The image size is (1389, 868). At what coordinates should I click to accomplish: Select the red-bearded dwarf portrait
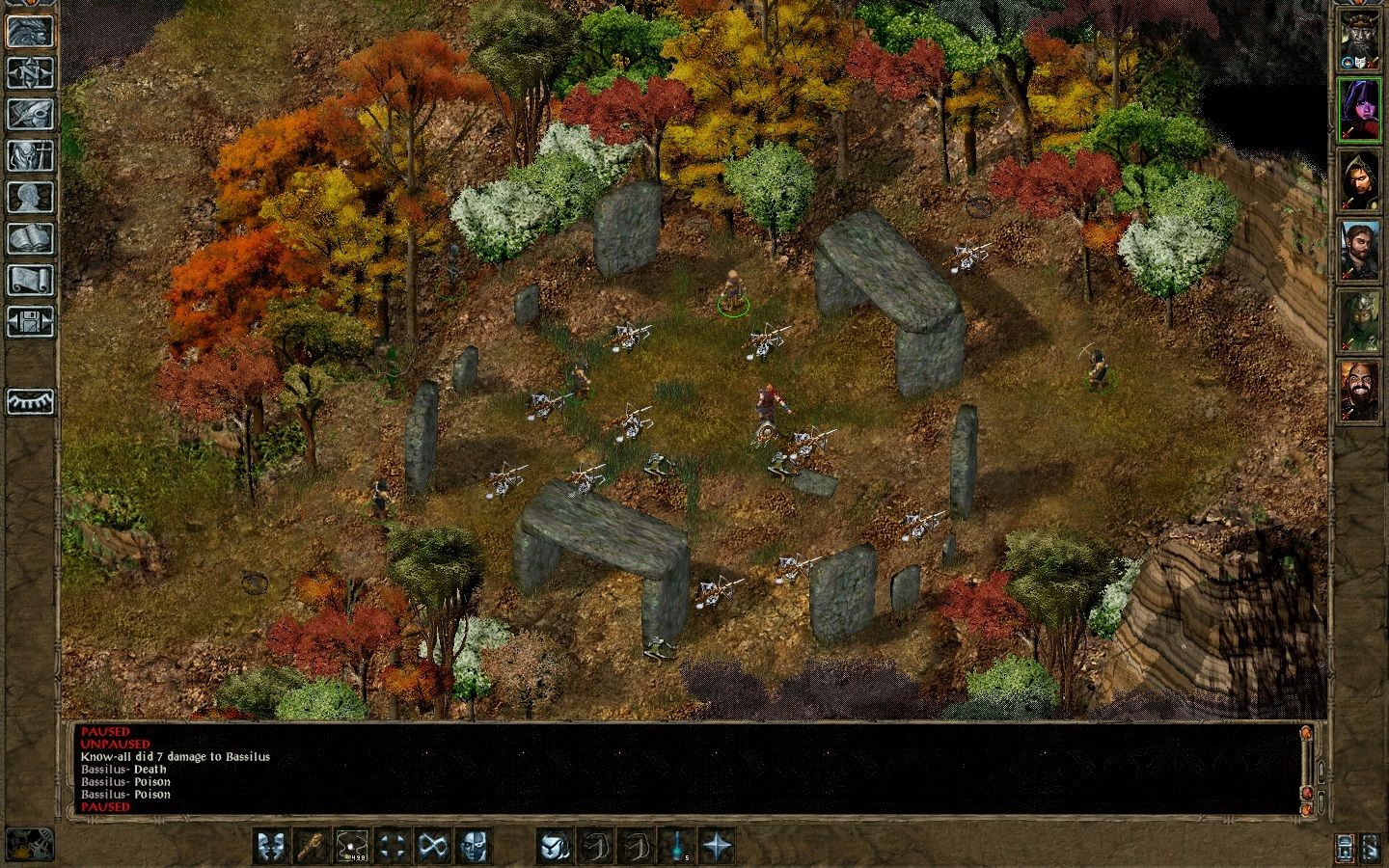pyautogui.click(x=1359, y=391)
